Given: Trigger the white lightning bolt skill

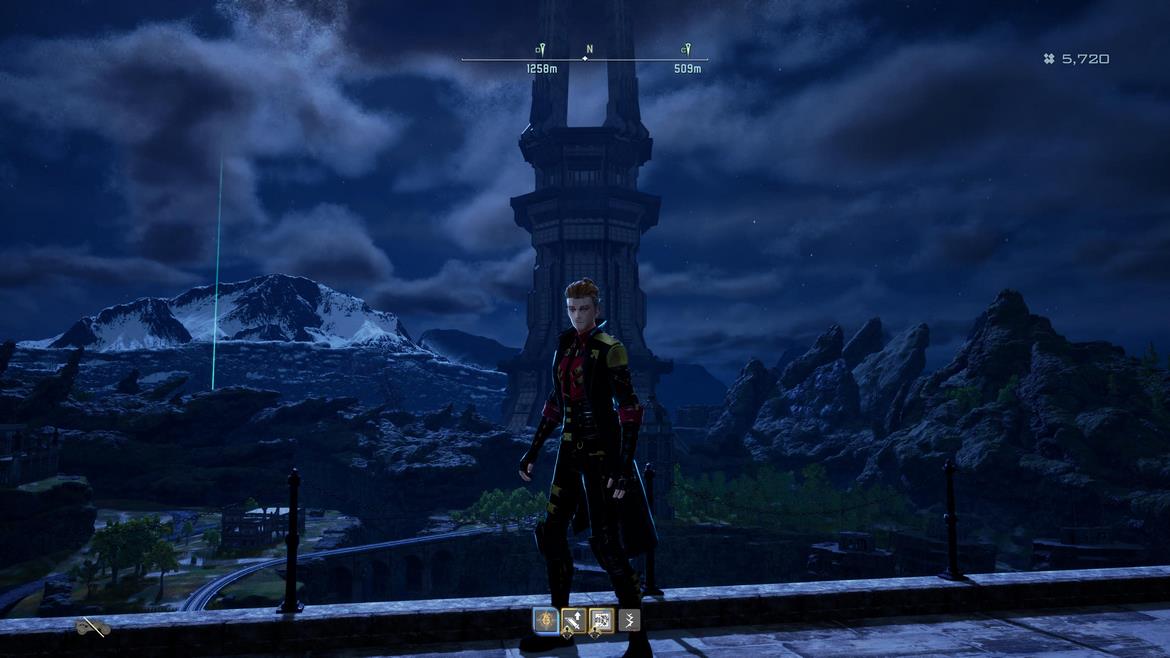Looking at the screenshot, I should (629, 621).
